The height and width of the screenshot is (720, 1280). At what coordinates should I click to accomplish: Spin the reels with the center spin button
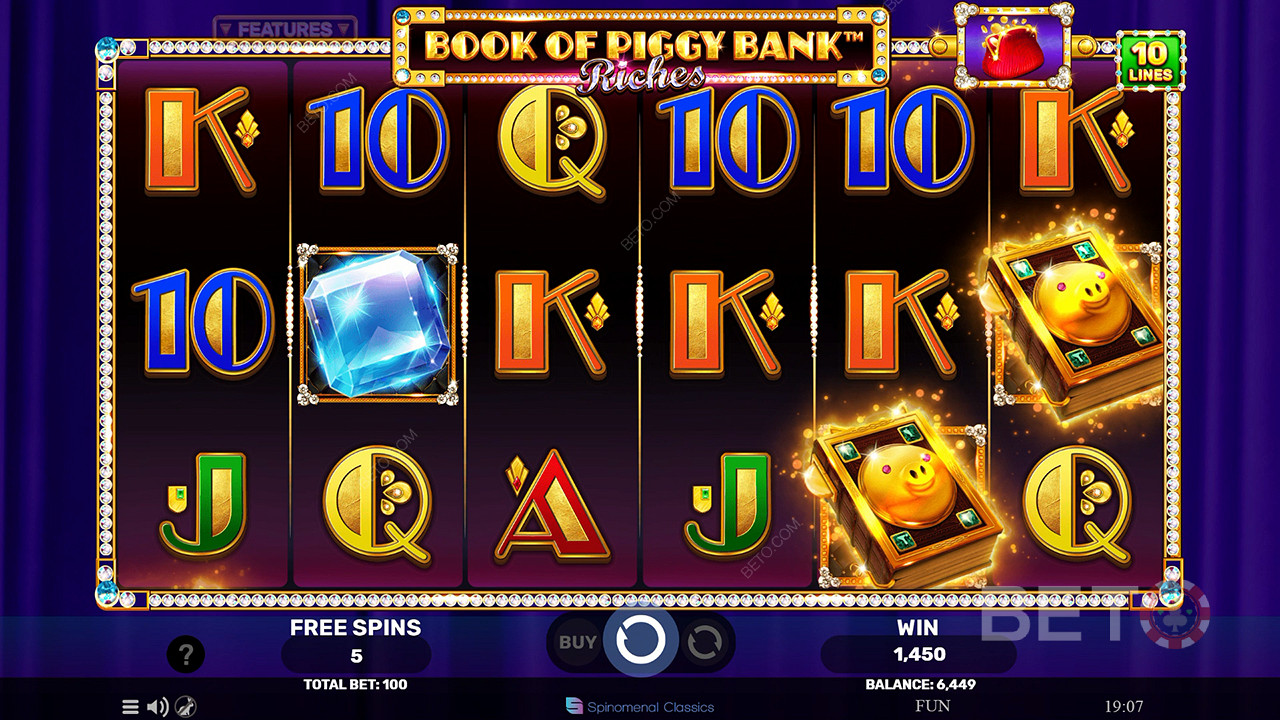640,641
